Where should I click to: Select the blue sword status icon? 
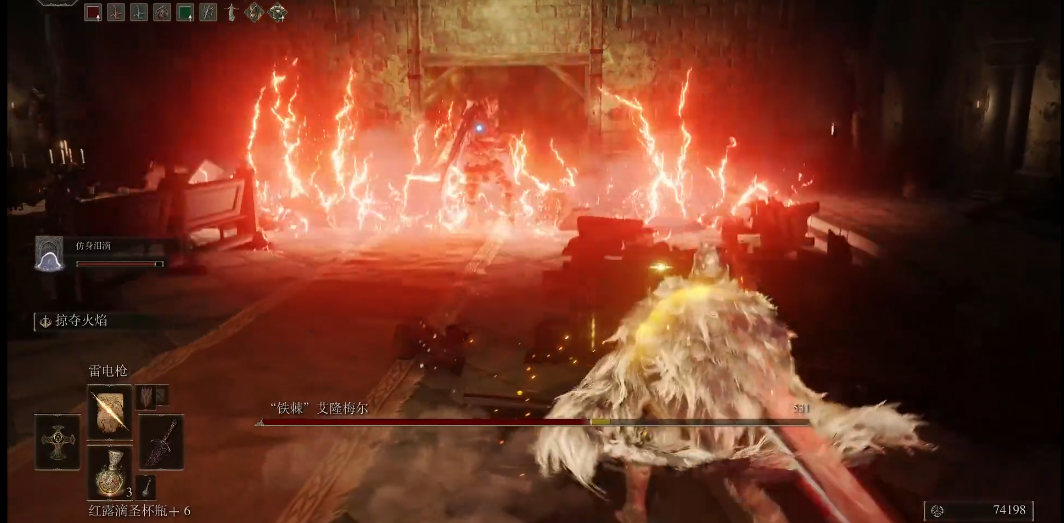coord(139,13)
